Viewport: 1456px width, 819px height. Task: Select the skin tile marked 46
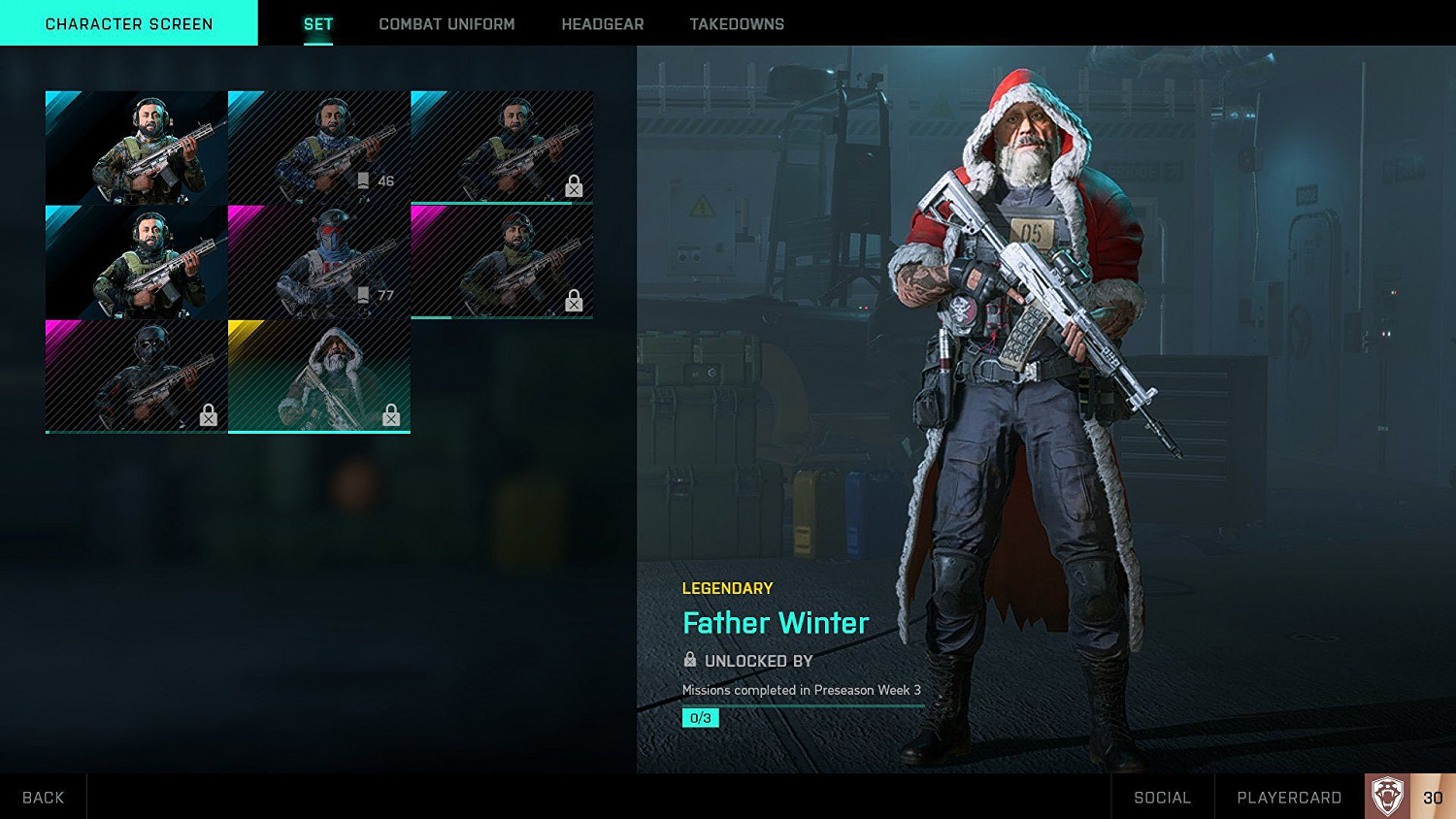[x=318, y=147]
